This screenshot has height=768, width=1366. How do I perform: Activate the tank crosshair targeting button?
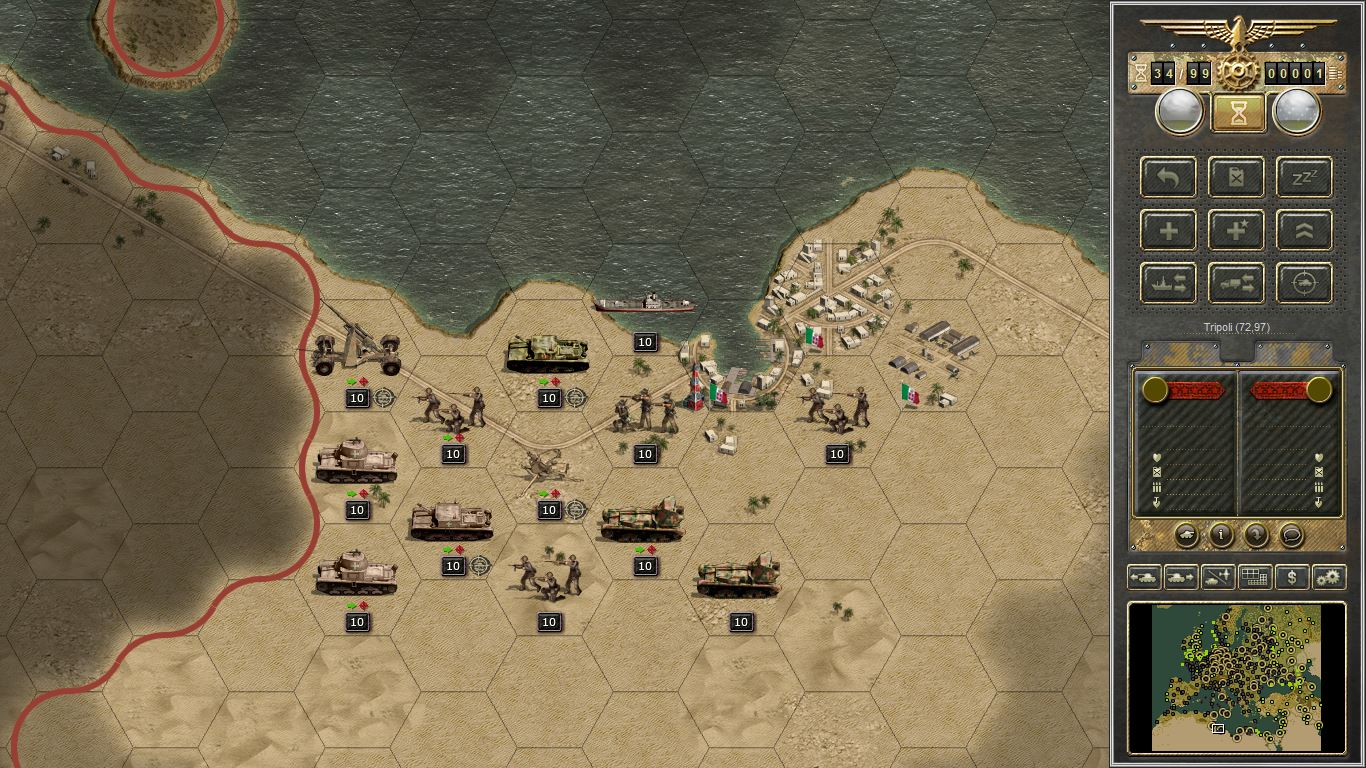(1304, 284)
